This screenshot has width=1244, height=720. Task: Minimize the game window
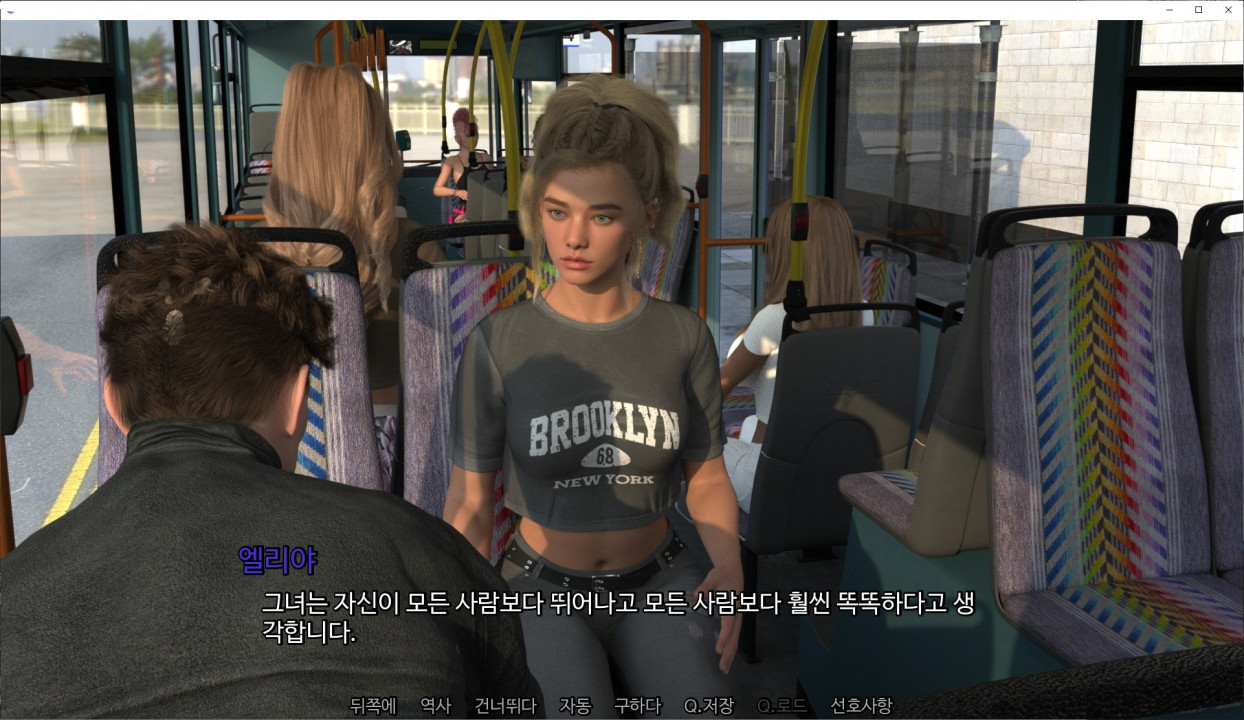point(1169,9)
